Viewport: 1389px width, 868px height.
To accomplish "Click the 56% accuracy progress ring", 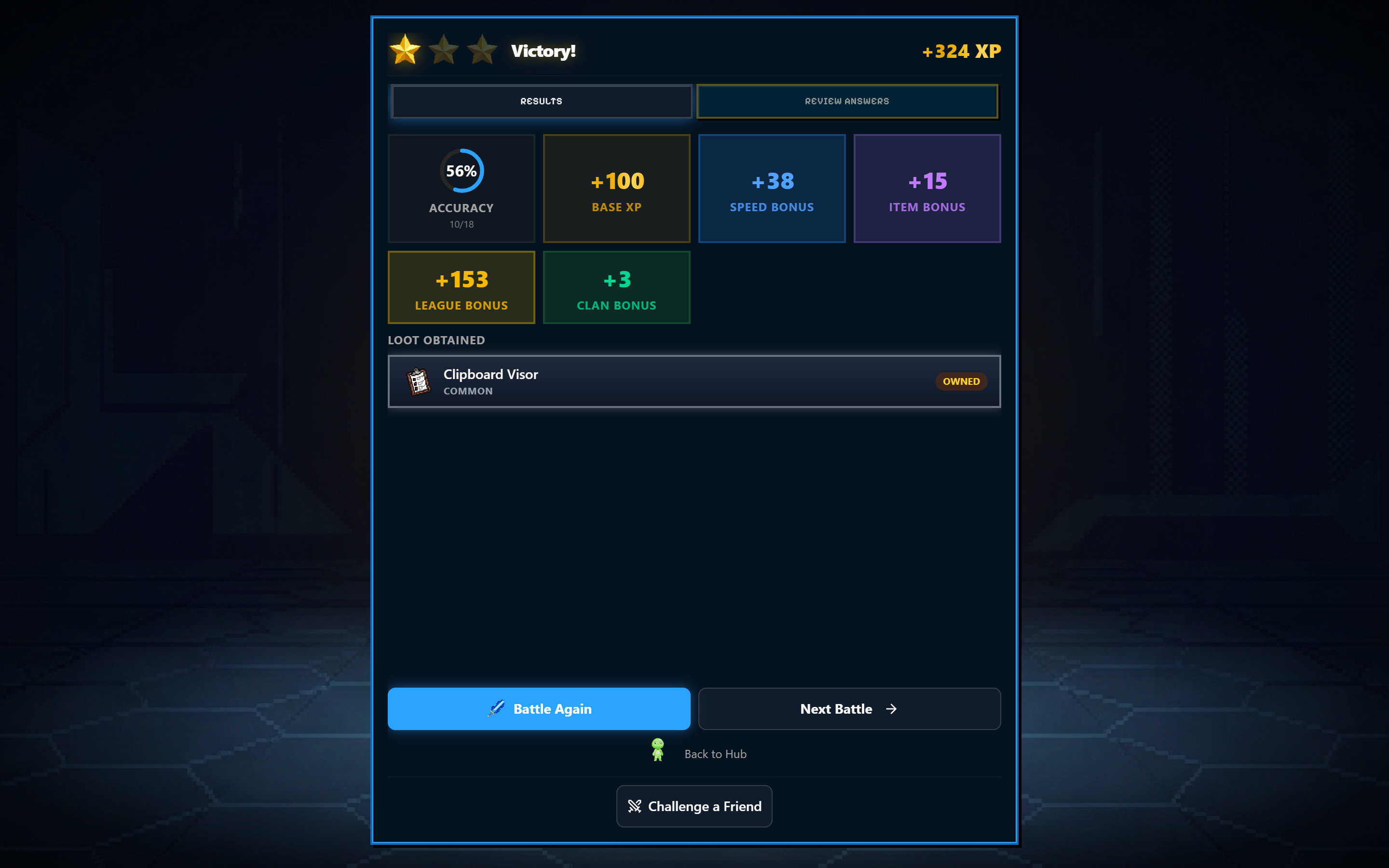I will [462, 170].
